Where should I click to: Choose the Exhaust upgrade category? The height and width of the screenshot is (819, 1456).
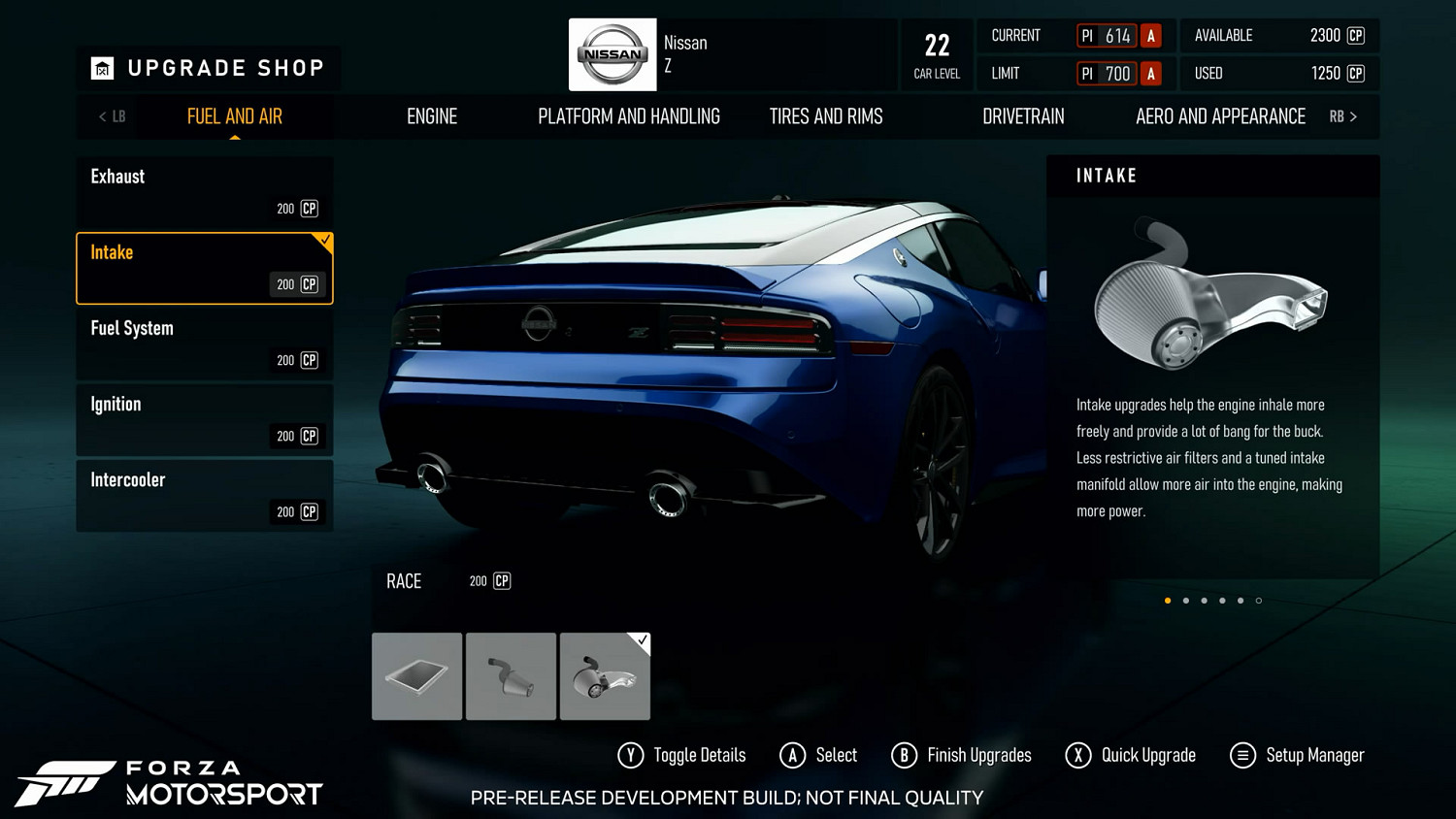pos(205,192)
